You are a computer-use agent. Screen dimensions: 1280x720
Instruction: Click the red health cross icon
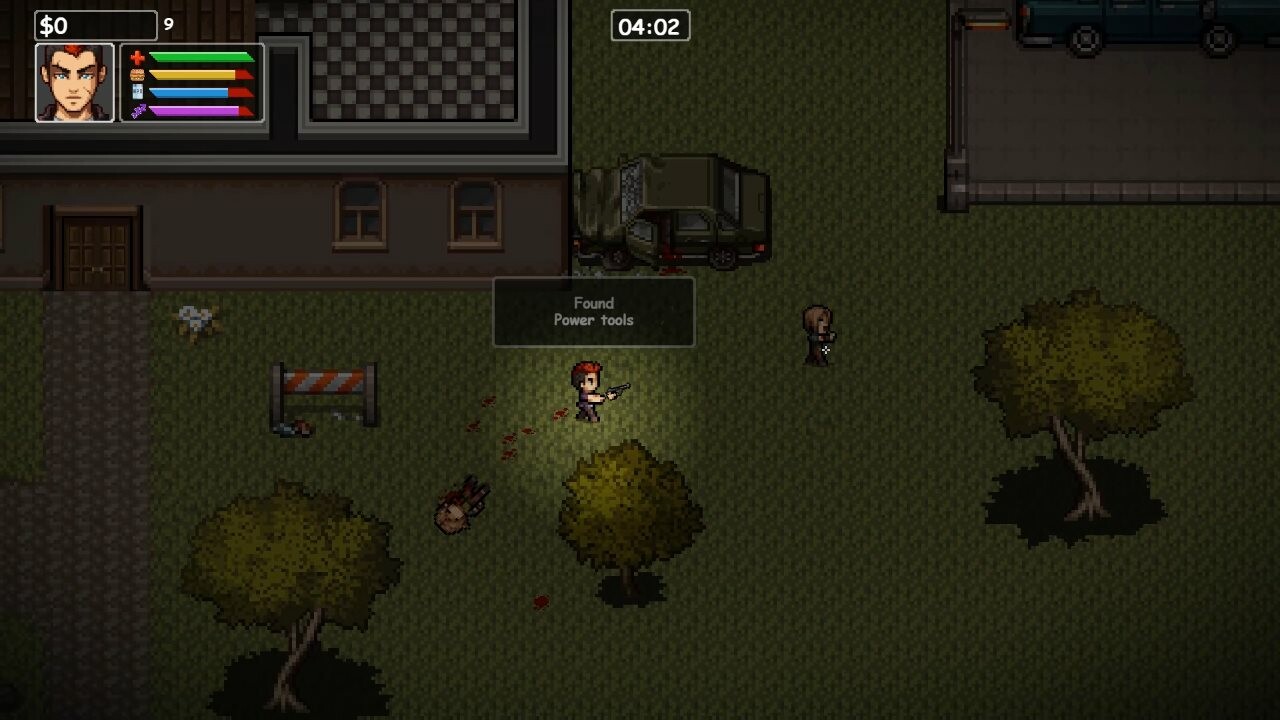pos(136,57)
